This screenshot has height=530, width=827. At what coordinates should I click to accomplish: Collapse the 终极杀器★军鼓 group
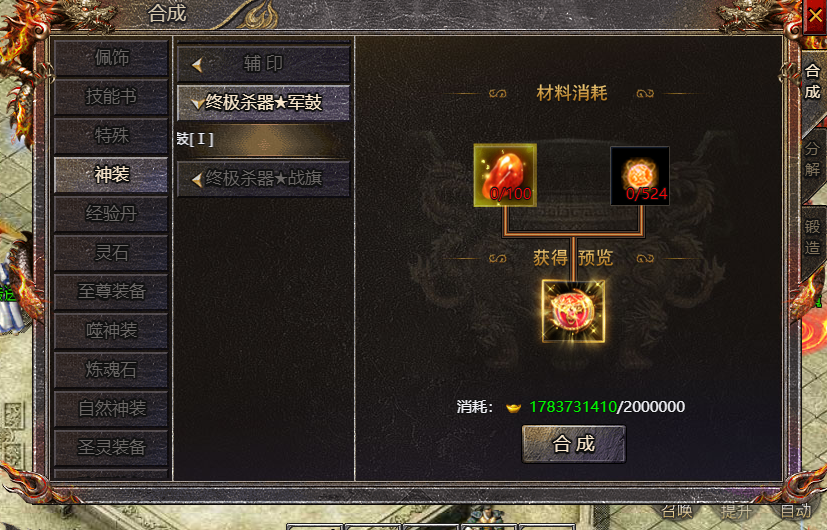(x=263, y=102)
